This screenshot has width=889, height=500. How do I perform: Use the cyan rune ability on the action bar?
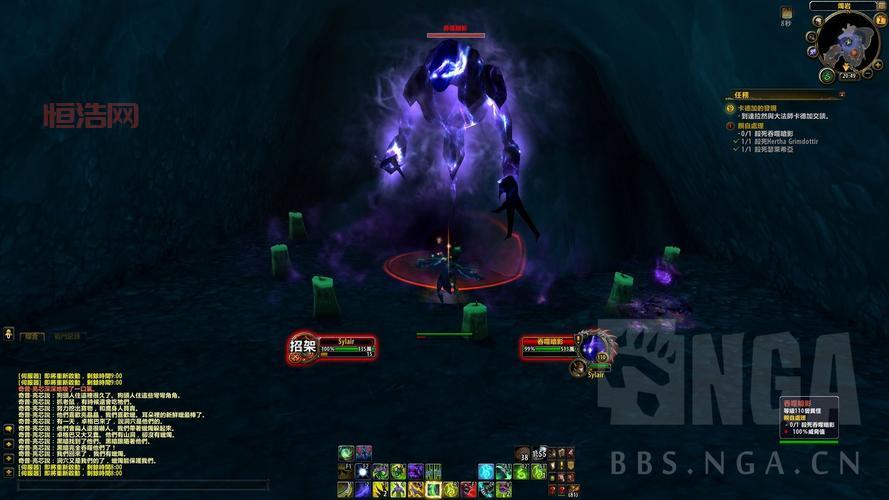(x=486, y=471)
